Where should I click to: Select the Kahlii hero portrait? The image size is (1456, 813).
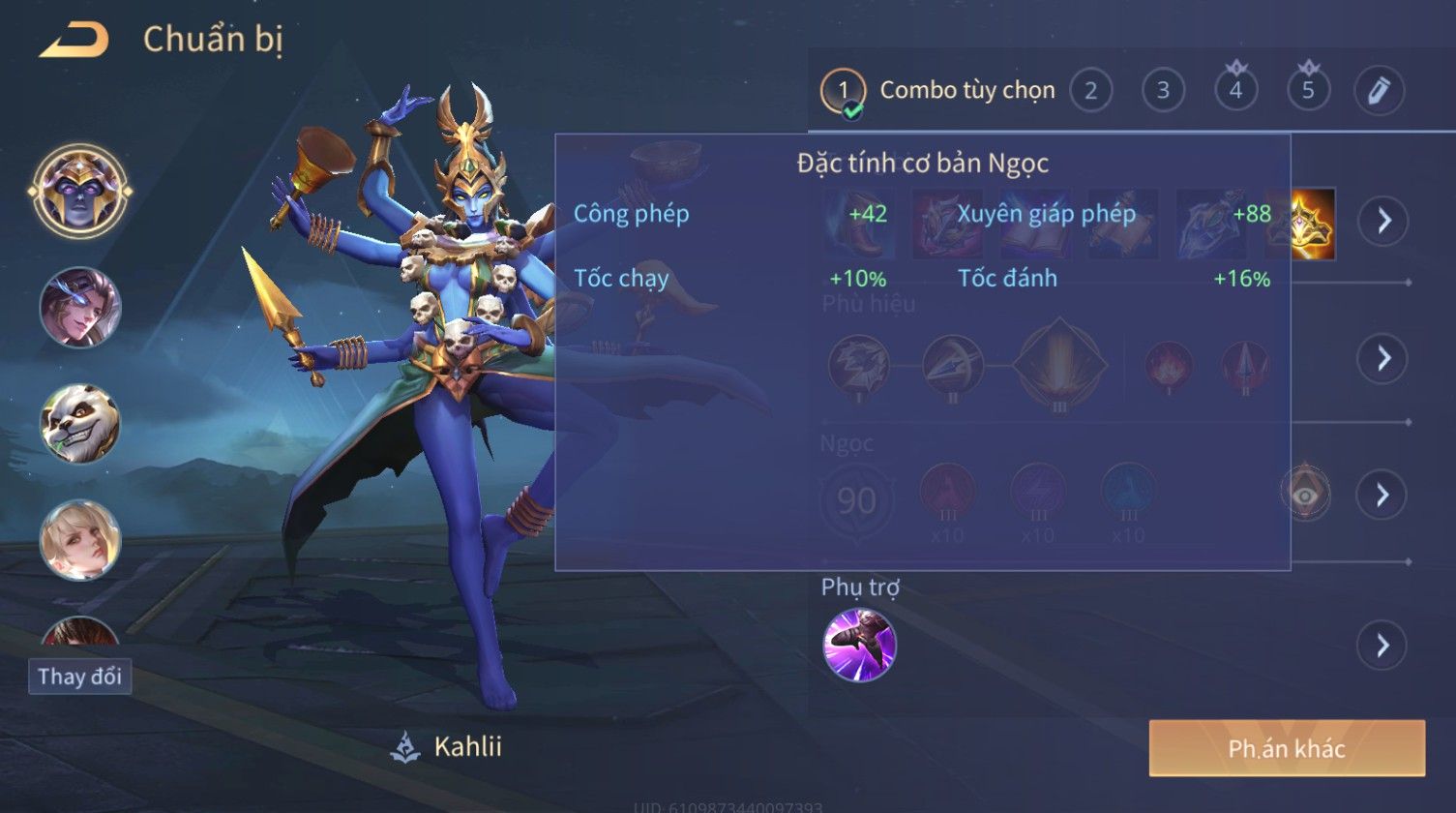point(80,190)
